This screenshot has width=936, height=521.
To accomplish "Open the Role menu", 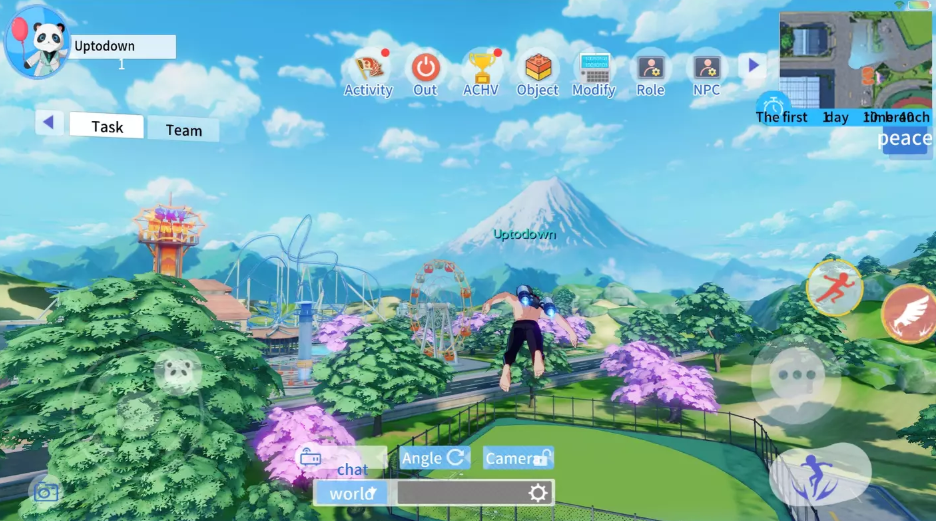I will (x=650, y=70).
